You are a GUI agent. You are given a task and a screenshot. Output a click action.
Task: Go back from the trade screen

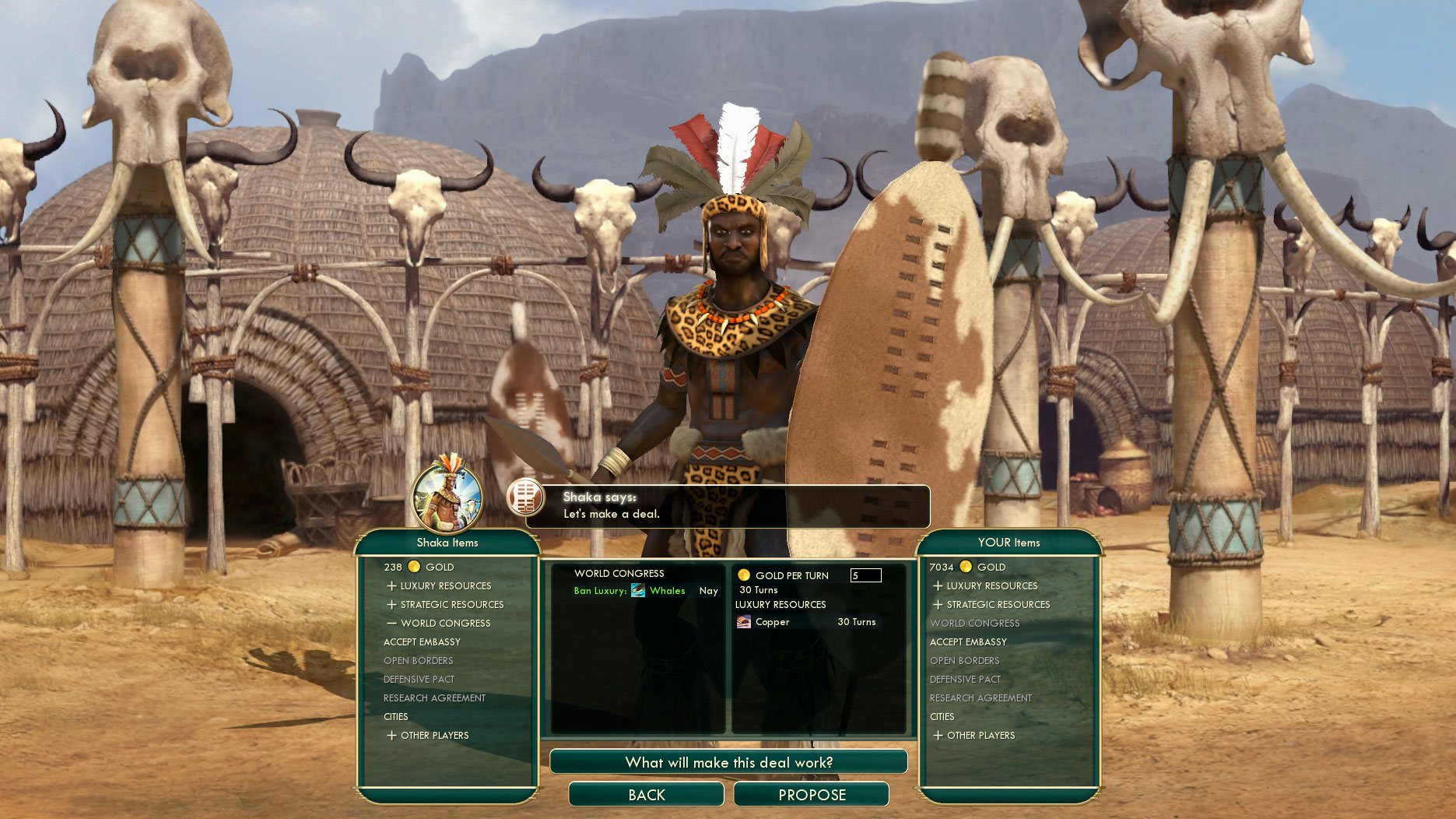[646, 795]
